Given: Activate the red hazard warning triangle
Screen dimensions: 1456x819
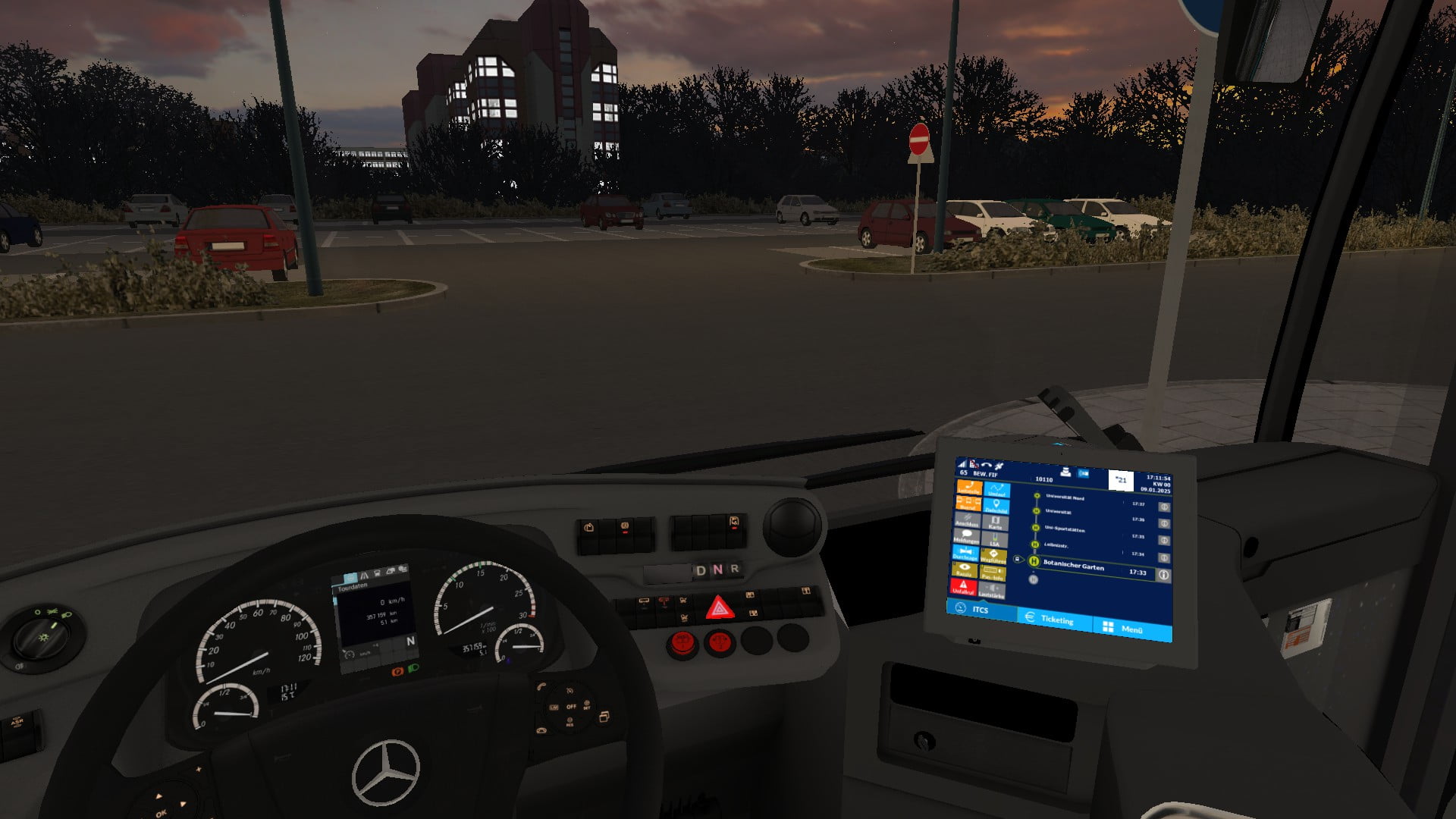Looking at the screenshot, I should tap(718, 608).
